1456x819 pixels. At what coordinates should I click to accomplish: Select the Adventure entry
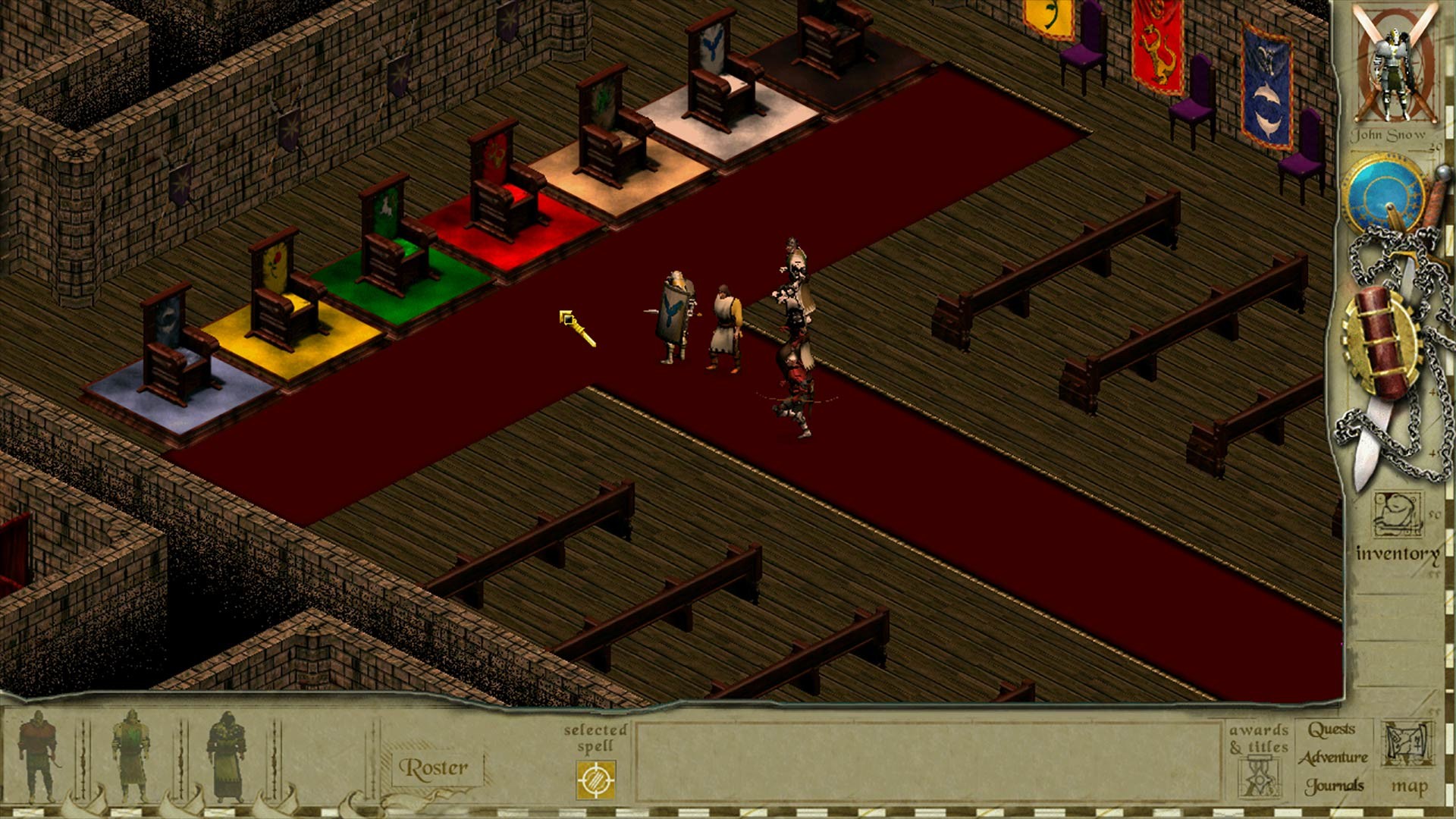coord(1333,758)
